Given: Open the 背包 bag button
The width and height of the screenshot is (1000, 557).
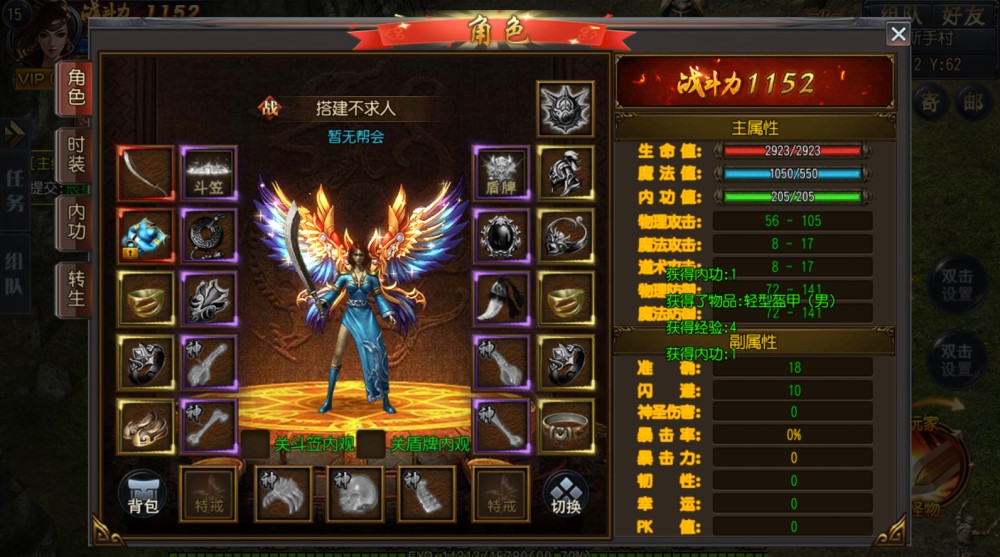Looking at the screenshot, I should coord(143,494).
